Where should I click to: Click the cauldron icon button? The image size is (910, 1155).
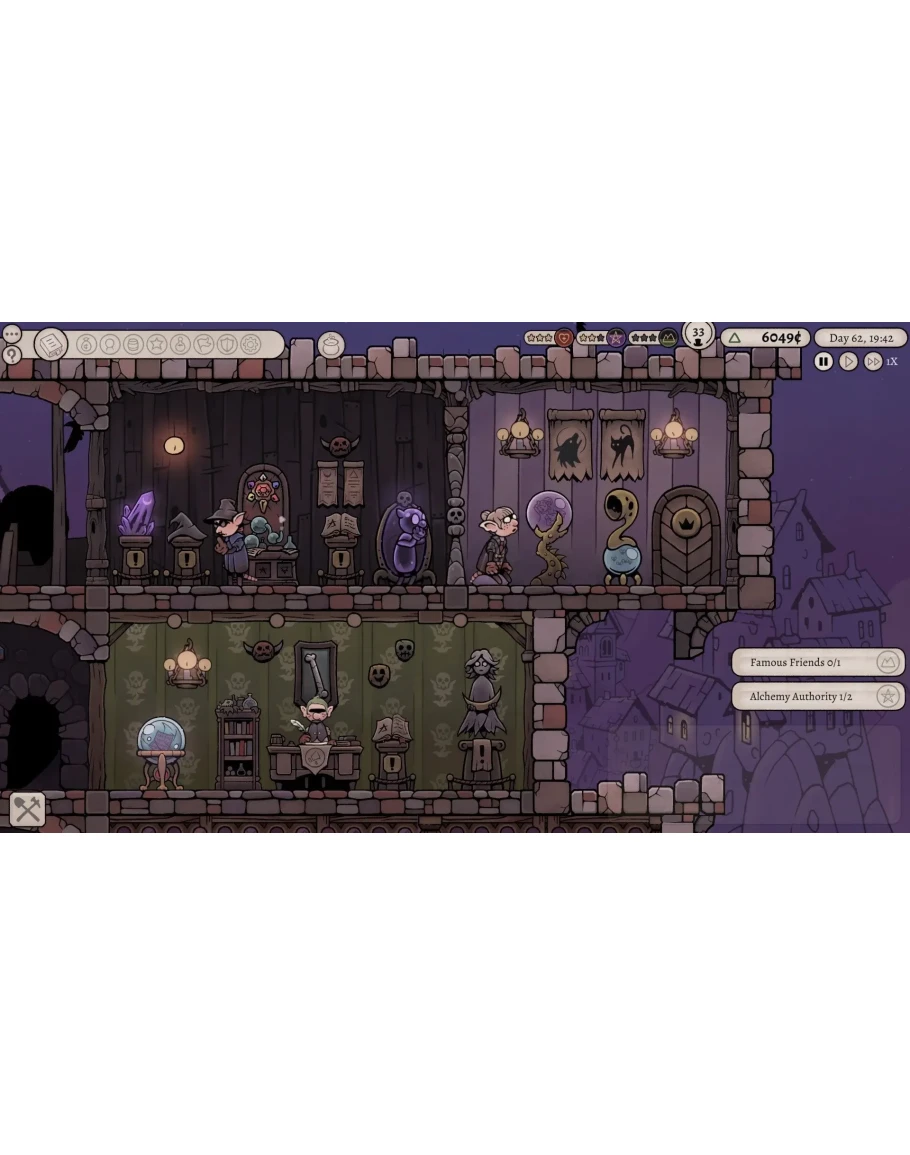(330, 345)
